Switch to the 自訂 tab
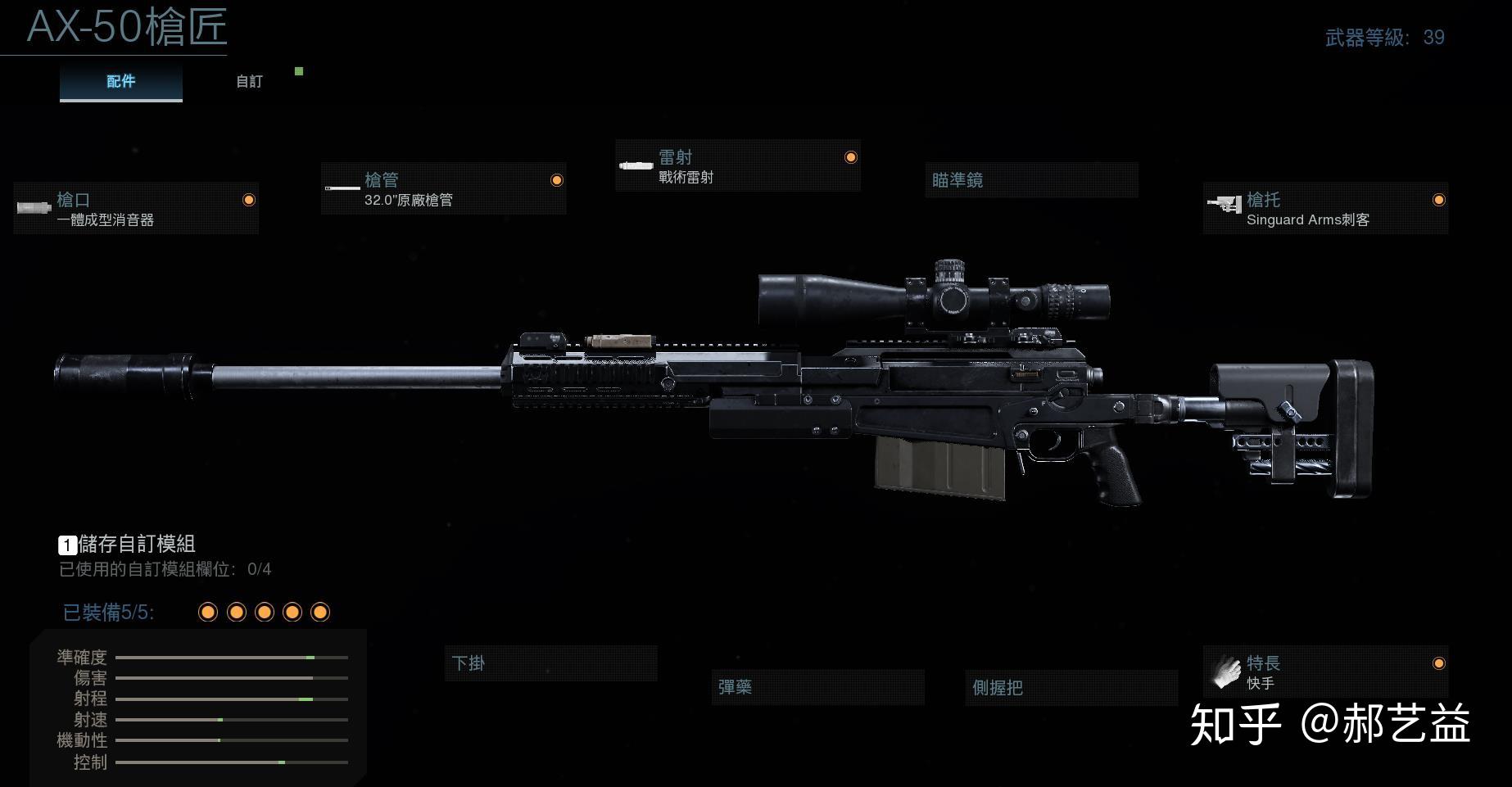The image size is (1512, 787). tap(248, 81)
